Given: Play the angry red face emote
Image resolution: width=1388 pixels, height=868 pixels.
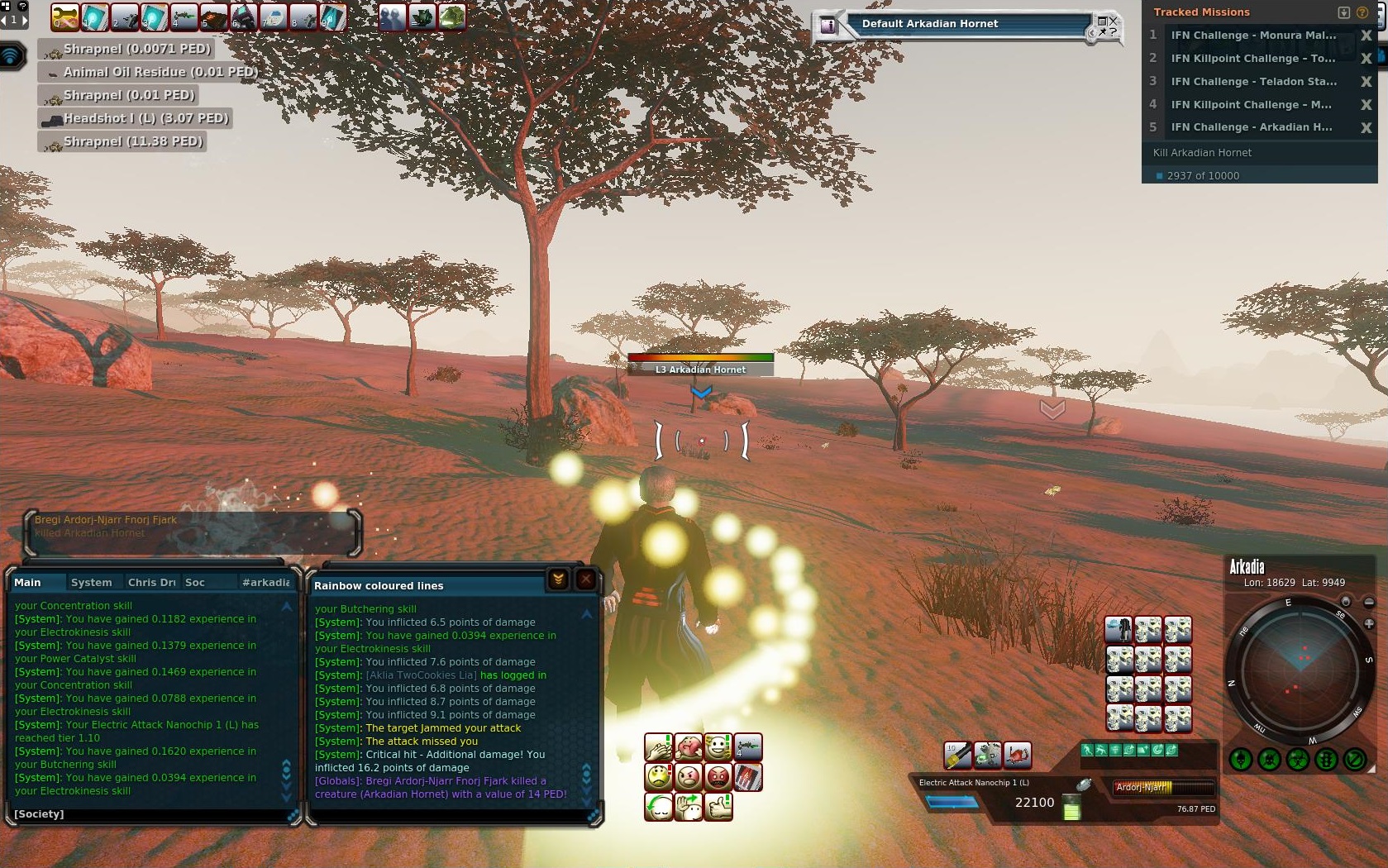Looking at the screenshot, I should 718,777.
